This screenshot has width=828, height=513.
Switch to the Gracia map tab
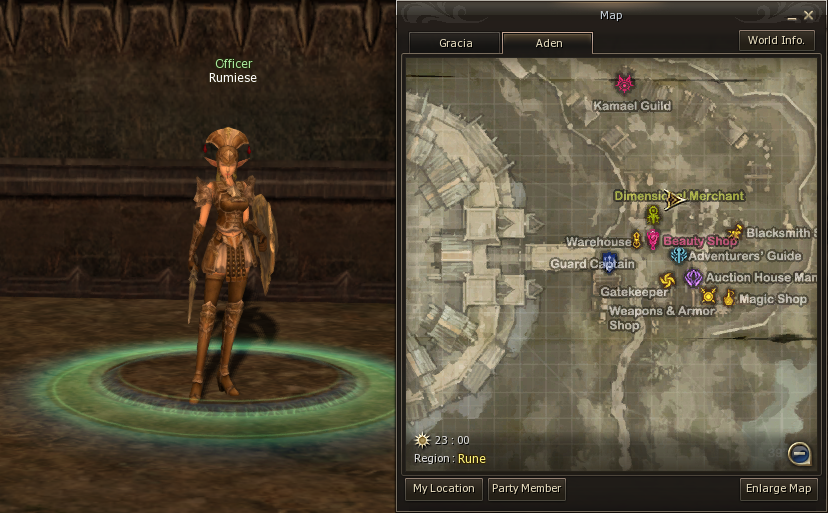coord(455,43)
